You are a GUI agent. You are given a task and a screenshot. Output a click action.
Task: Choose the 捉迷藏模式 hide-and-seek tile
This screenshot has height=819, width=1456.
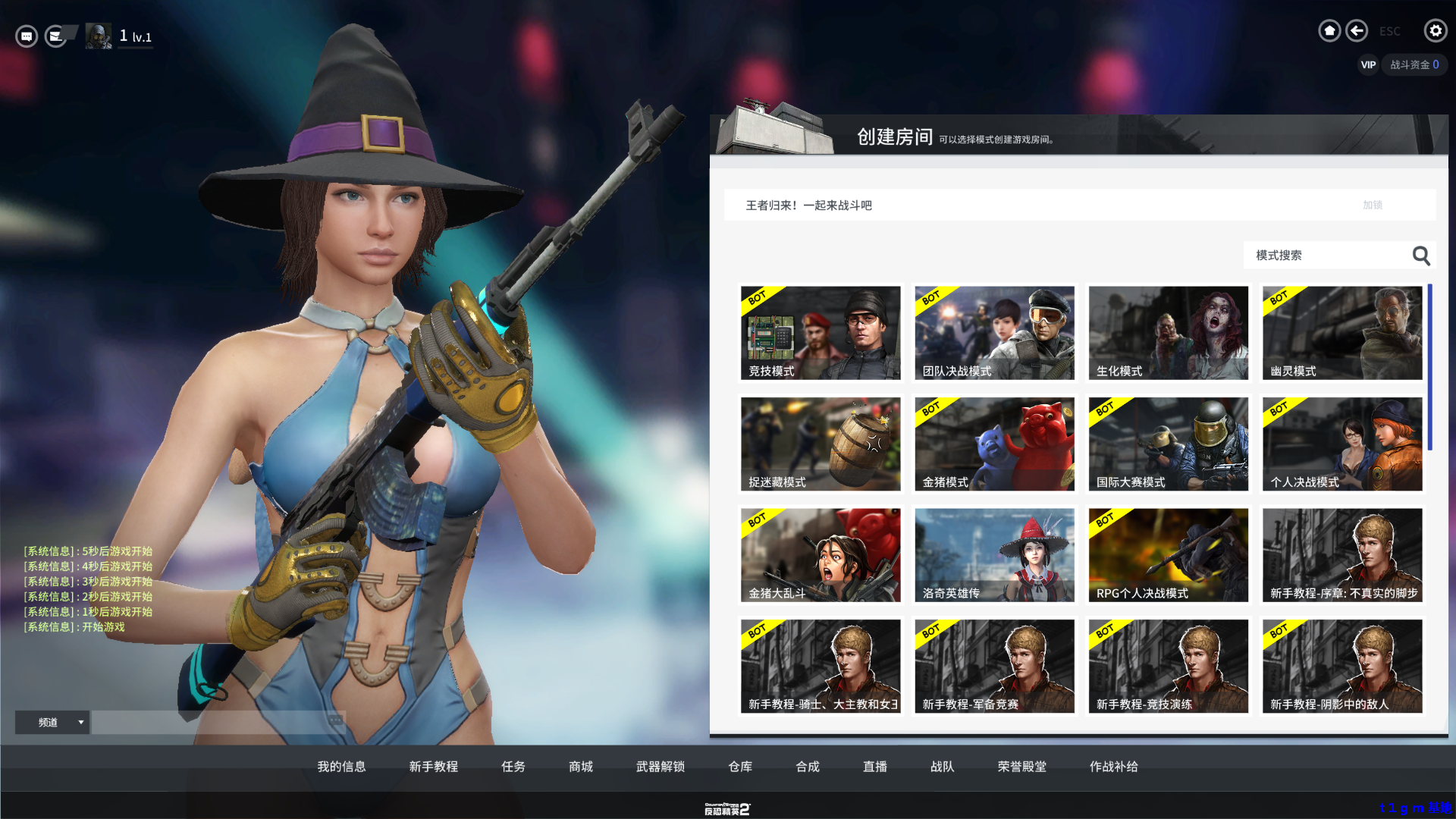821,444
